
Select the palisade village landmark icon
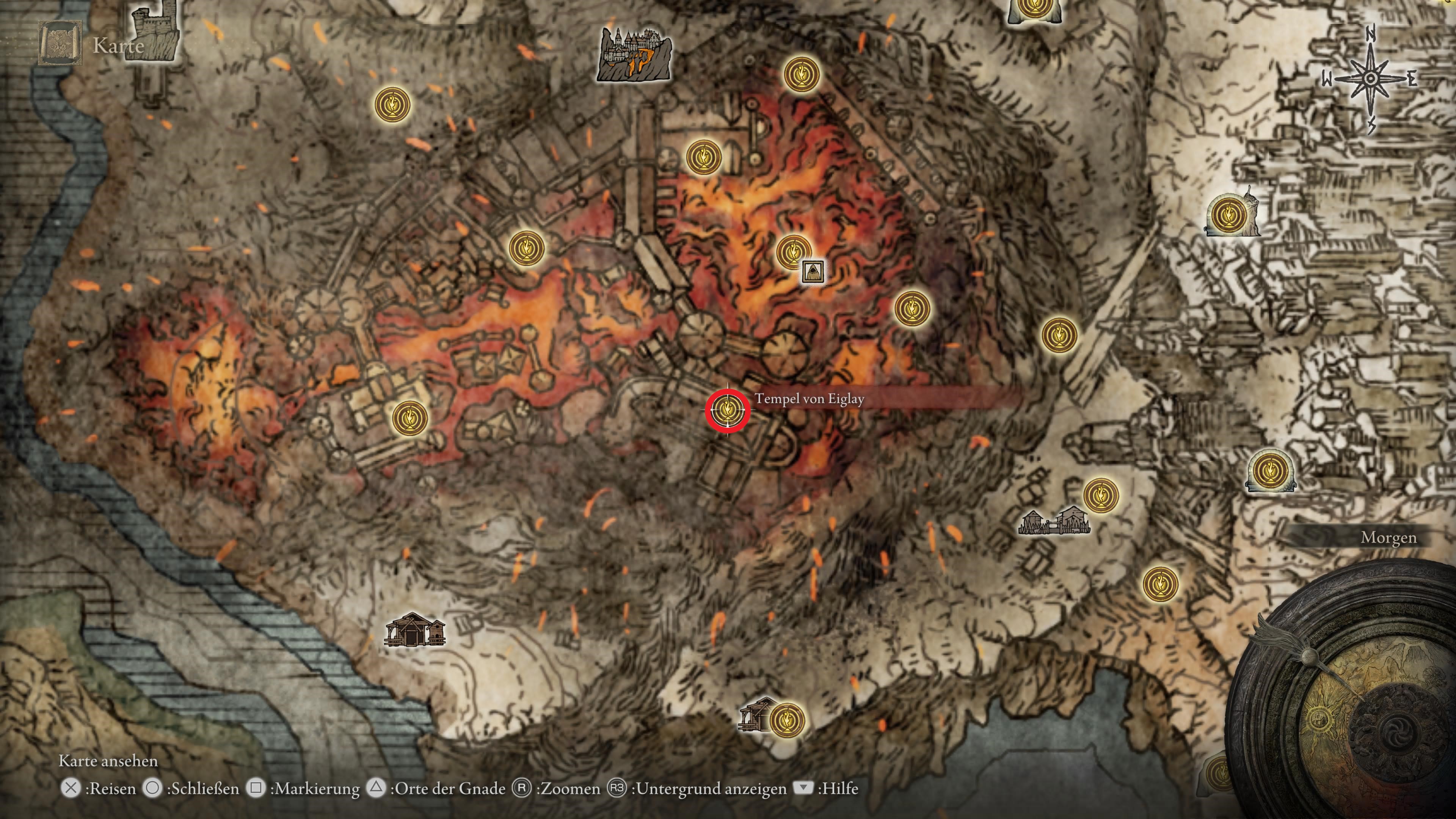coord(1054,522)
